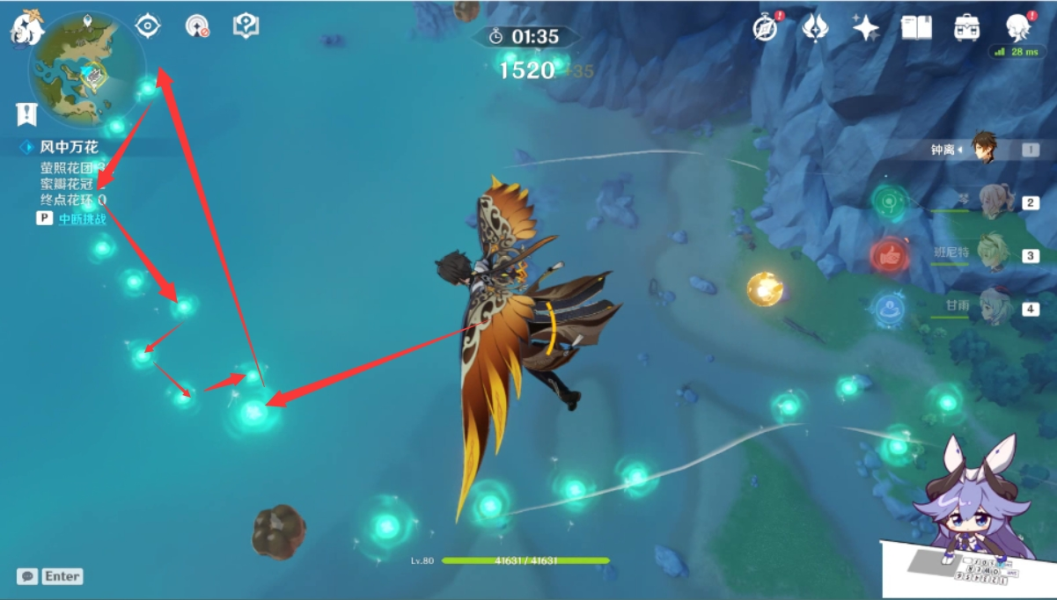
Task: Open the battle pass wings icon
Action: 815,28
